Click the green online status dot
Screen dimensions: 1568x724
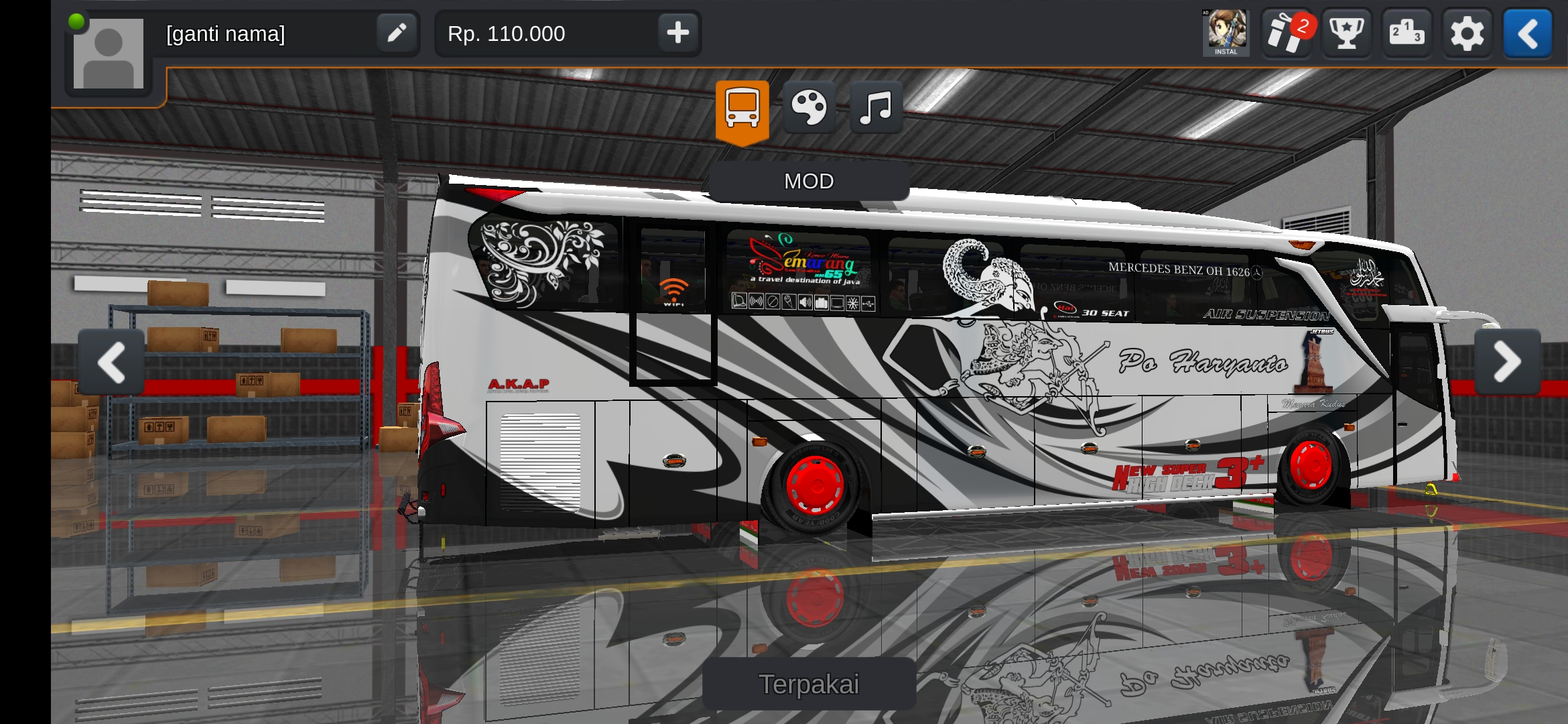78,21
